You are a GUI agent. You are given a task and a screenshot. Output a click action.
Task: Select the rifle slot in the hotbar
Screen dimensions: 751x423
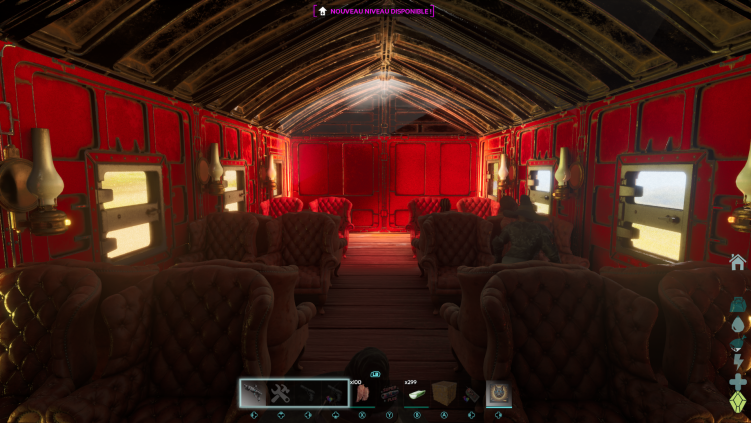point(253,393)
